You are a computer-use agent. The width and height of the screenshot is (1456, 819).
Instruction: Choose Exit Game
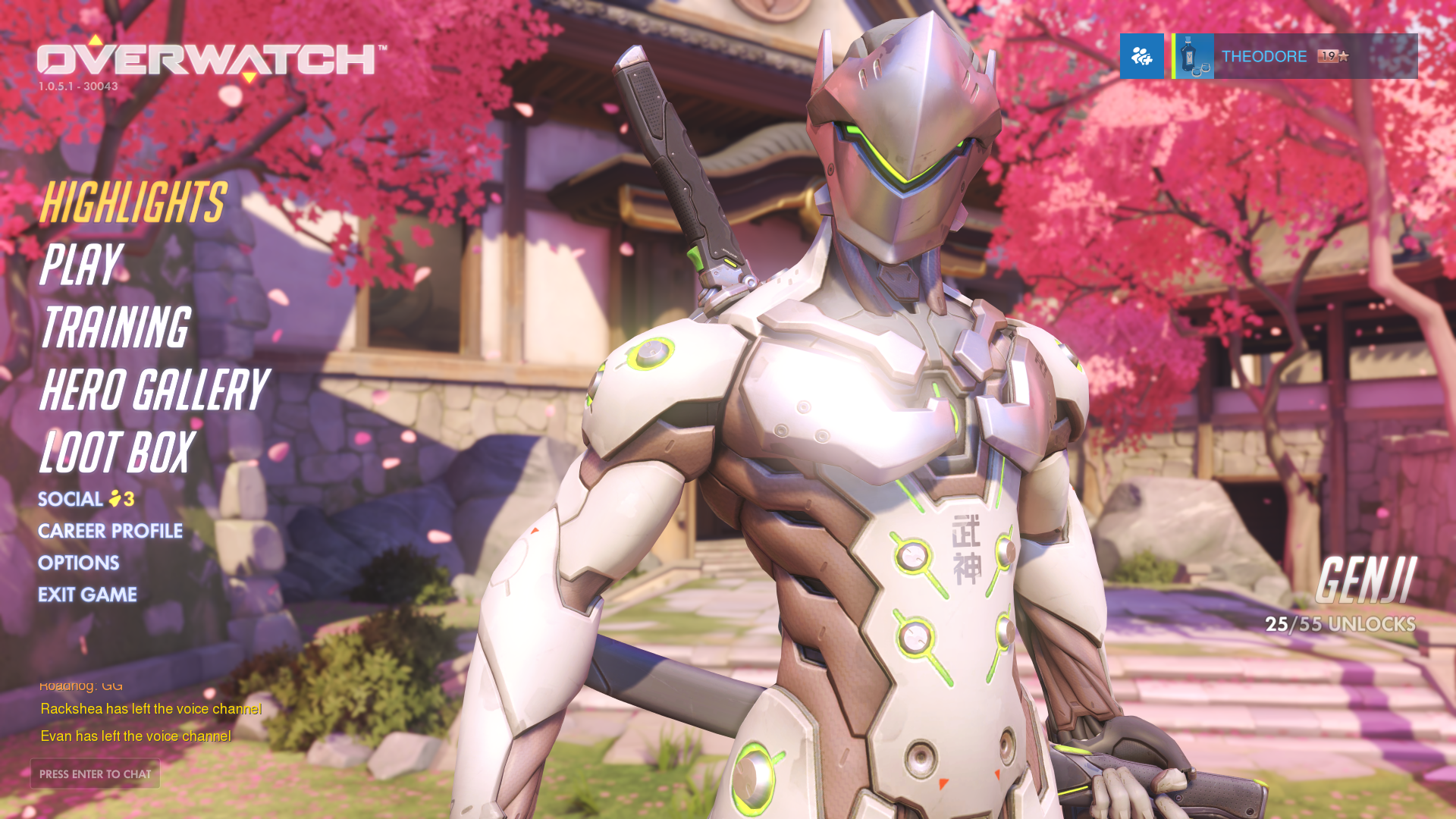pos(87,595)
